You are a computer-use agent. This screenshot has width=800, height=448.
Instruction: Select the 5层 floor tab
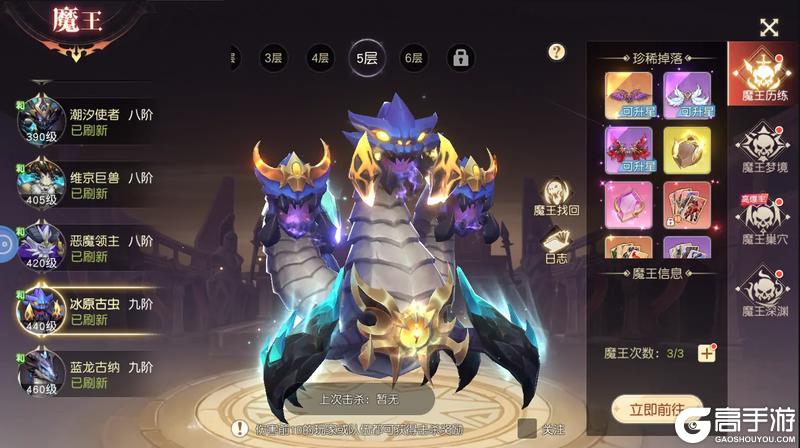click(x=366, y=58)
